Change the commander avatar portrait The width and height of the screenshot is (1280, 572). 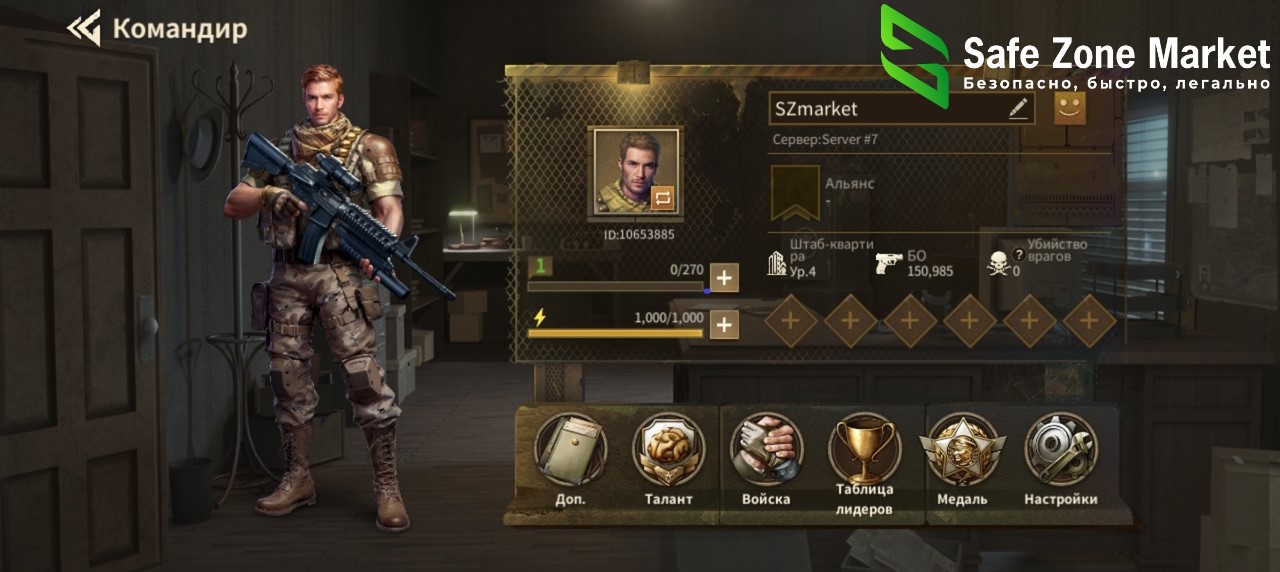click(663, 198)
